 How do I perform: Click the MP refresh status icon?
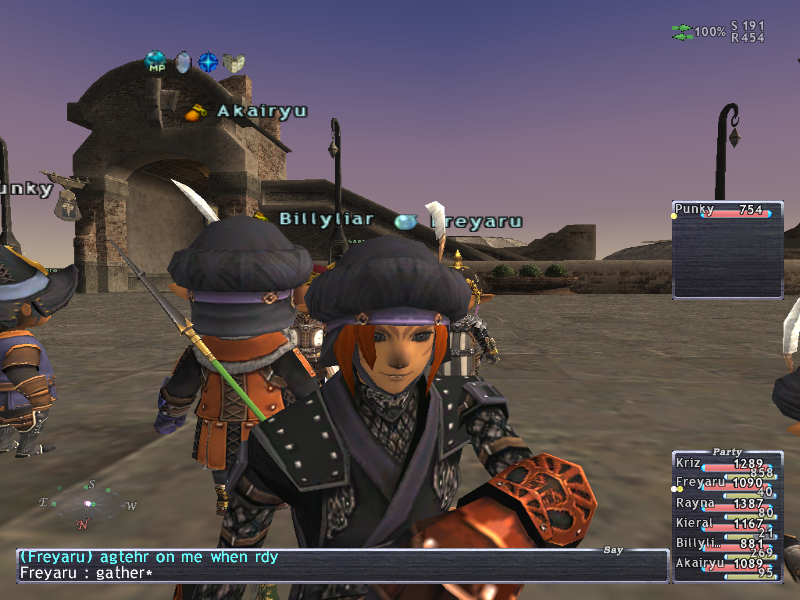point(156,63)
